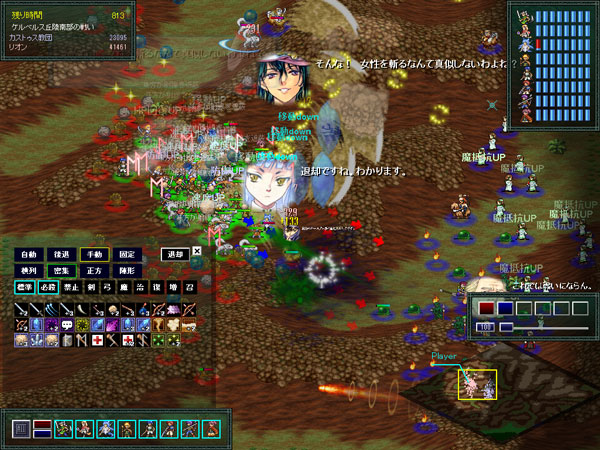Select the red faction color box
This screenshot has height=450, width=600.
[x=486, y=308]
